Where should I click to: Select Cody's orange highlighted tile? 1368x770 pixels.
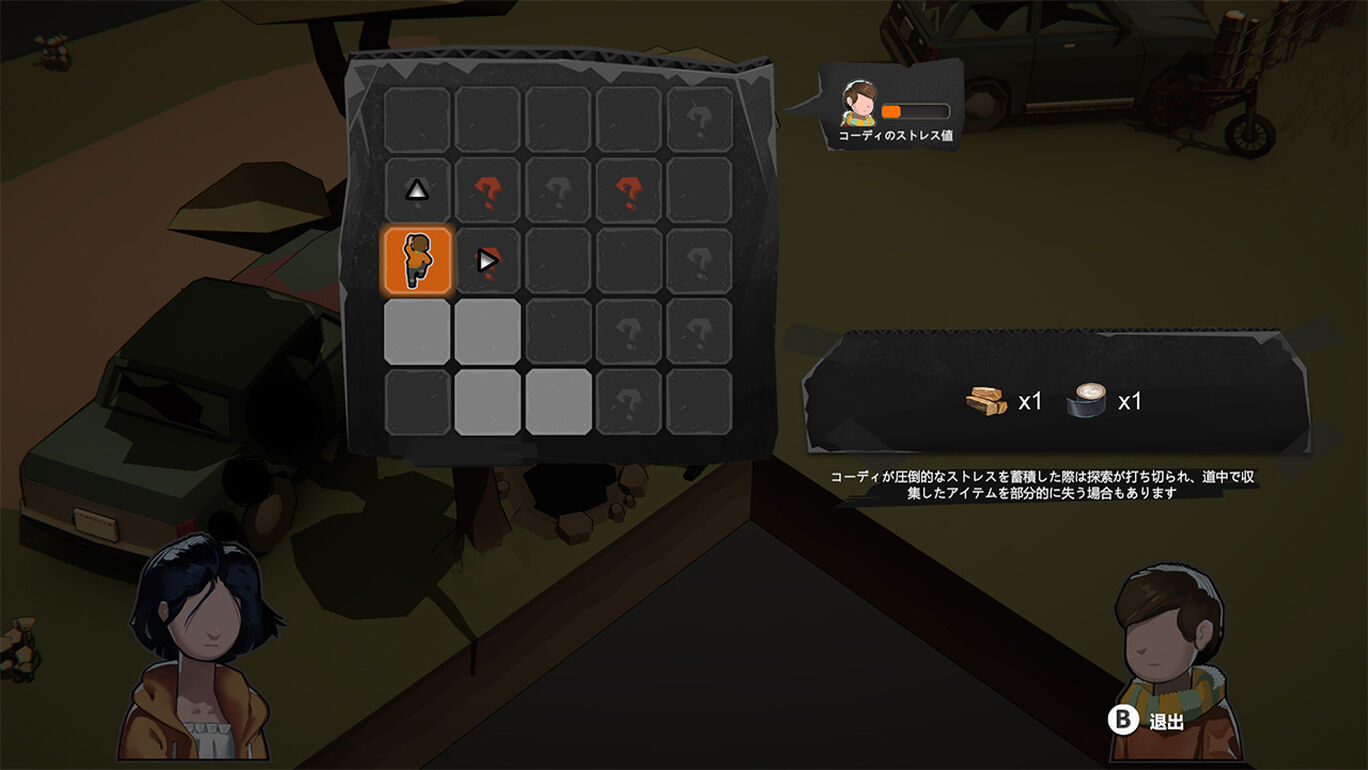[x=417, y=261]
